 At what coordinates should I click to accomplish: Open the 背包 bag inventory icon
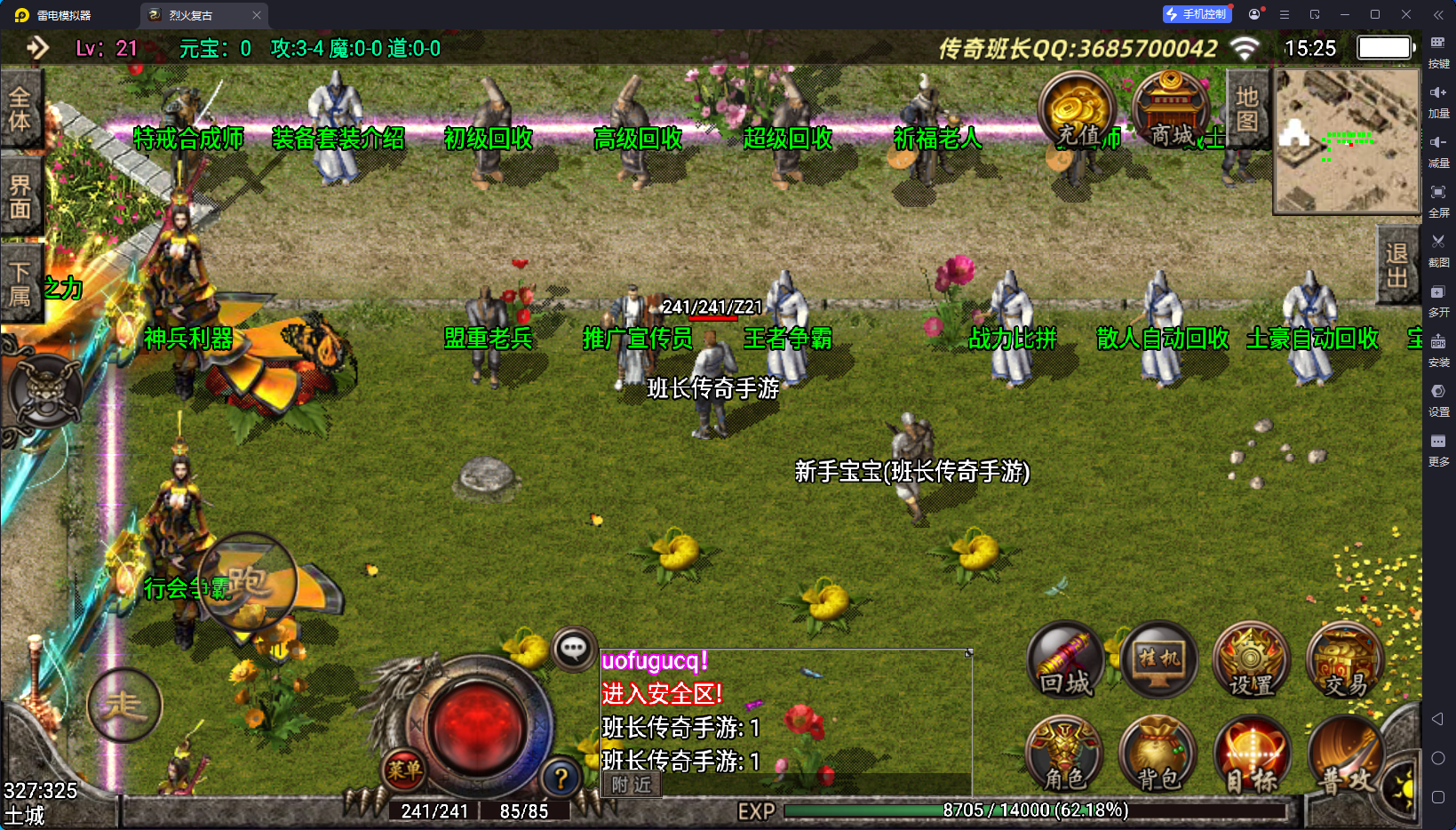point(1158,755)
